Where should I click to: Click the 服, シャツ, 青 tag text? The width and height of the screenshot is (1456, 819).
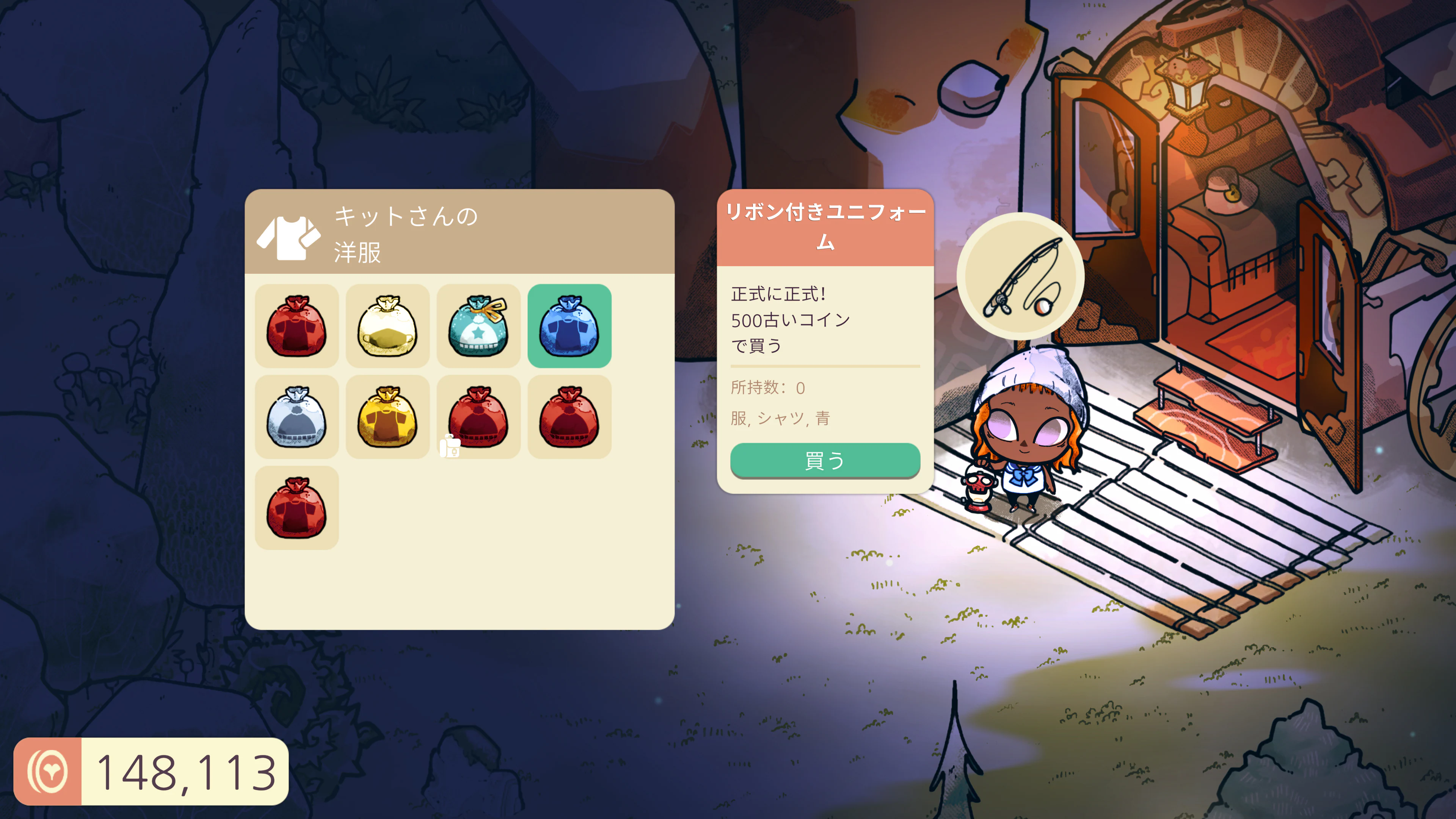[782, 419]
